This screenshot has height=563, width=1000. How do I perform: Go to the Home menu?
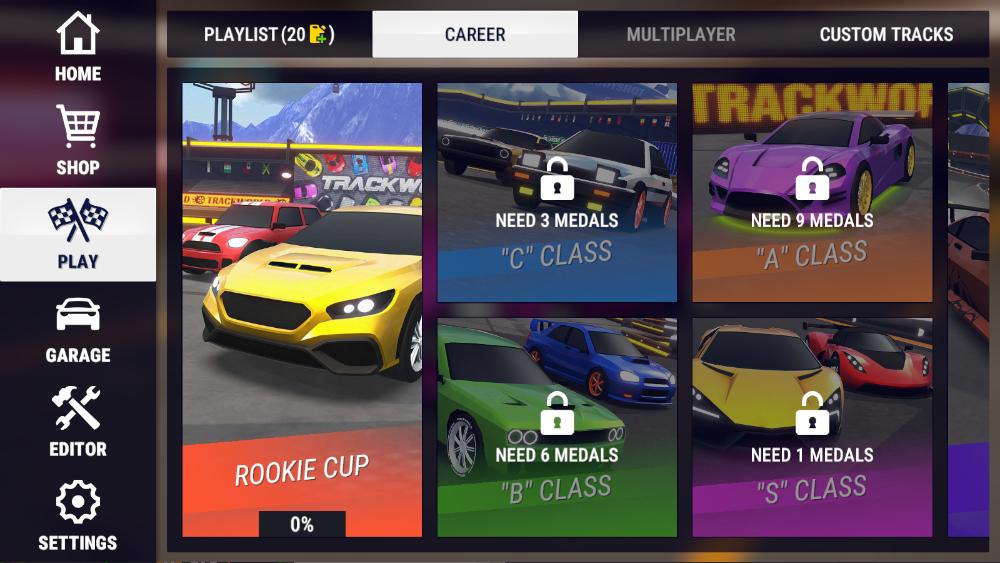point(78,47)
